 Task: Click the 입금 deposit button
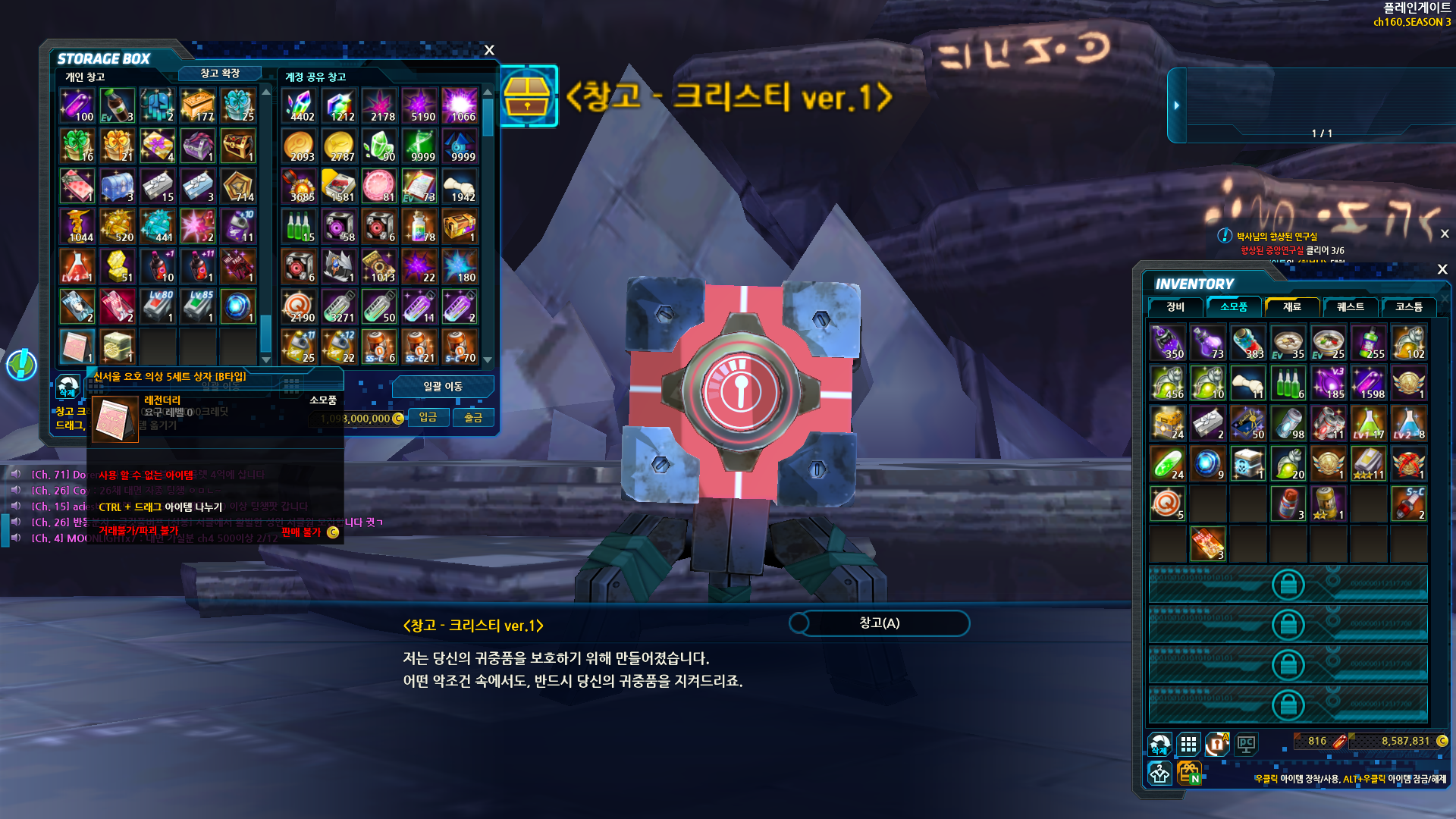click(428, 417)
